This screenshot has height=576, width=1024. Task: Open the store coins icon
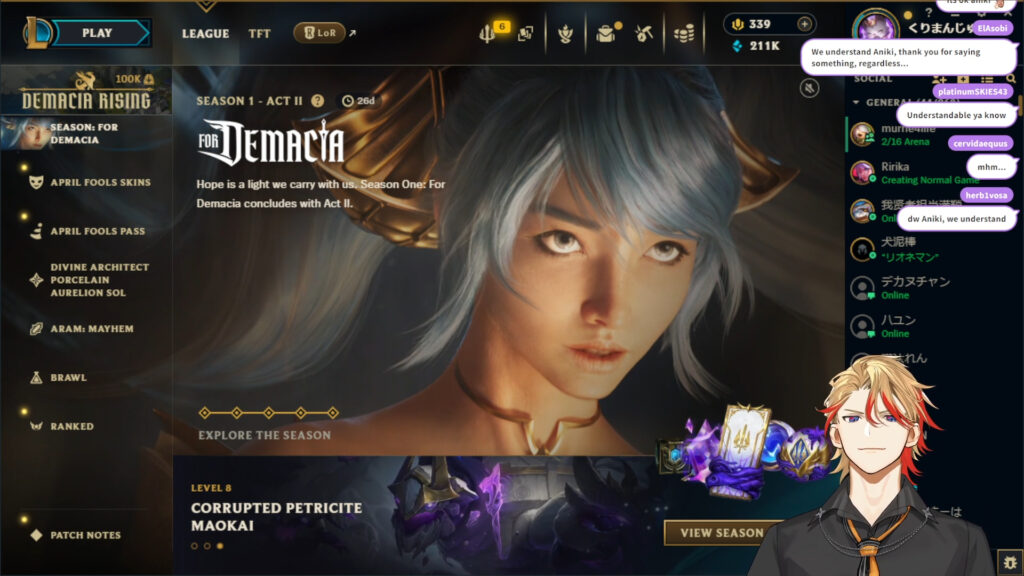(684, 34)
